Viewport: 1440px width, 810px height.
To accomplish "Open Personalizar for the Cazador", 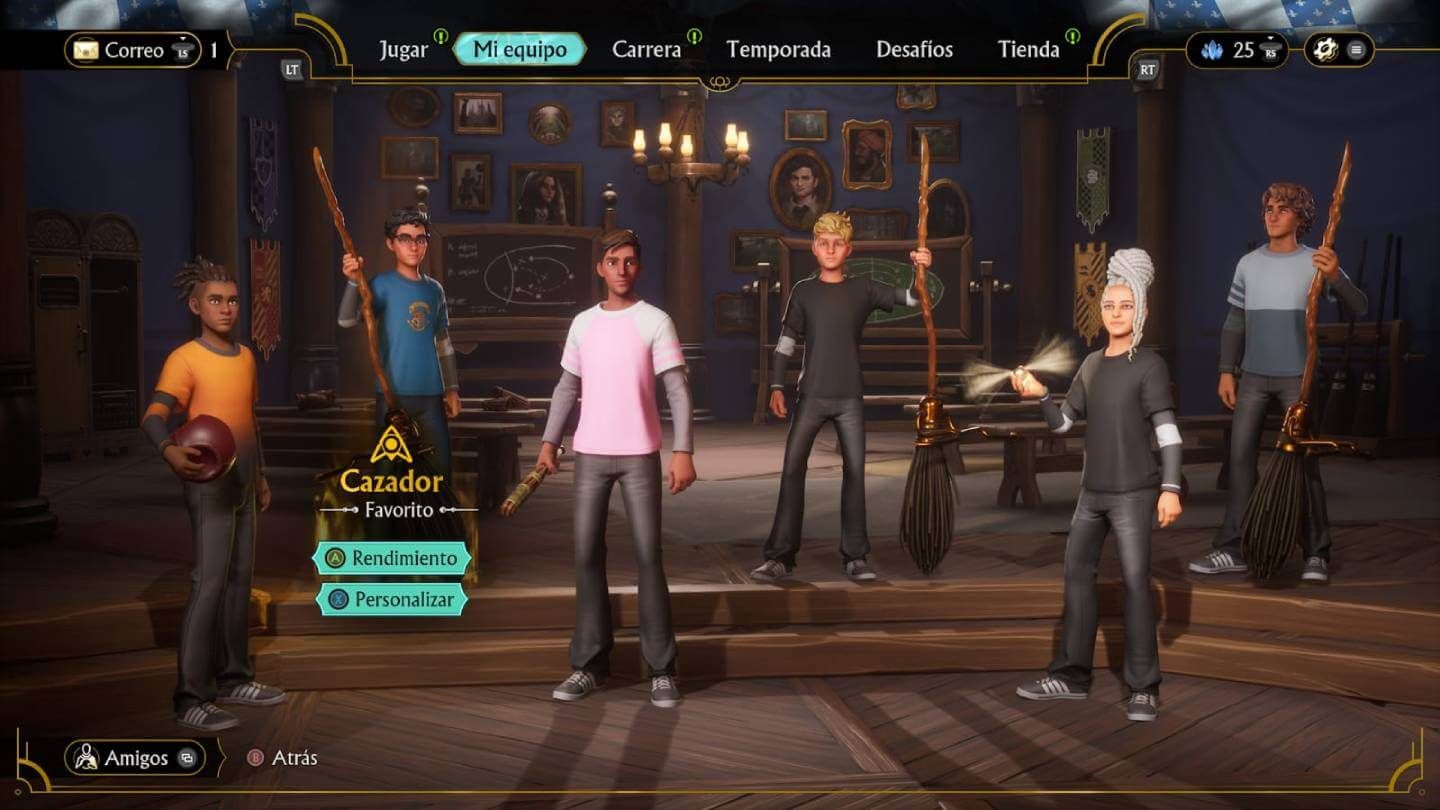I will pos(391,600).
